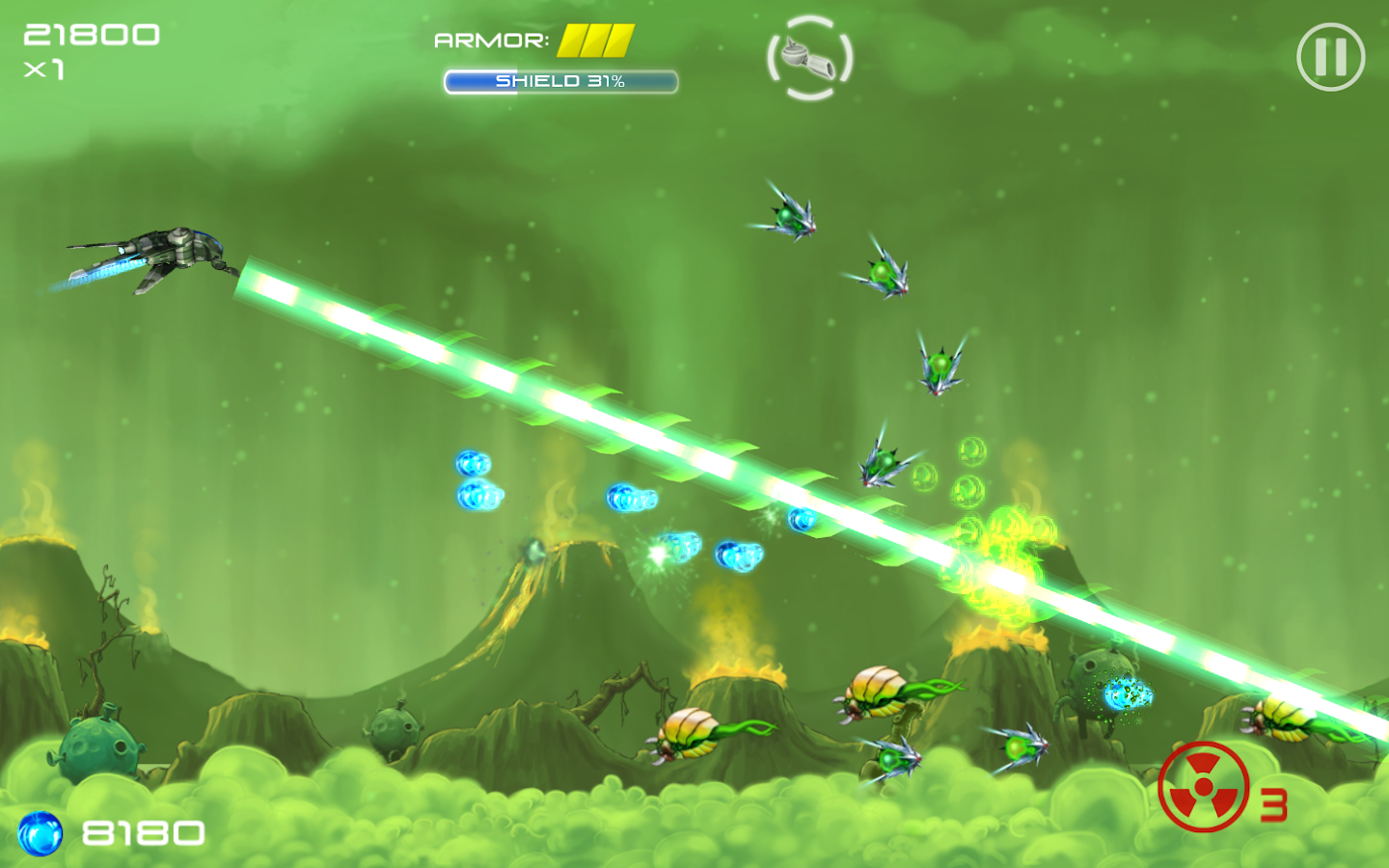
Task: Click the blue orb currency icon
Action: point(40,831)
